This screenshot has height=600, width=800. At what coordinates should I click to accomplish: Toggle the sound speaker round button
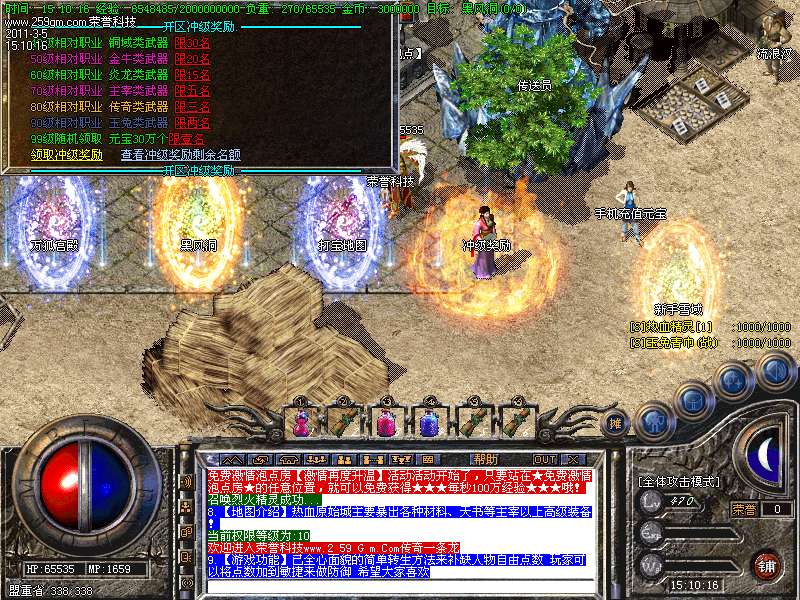coord(775,371)
